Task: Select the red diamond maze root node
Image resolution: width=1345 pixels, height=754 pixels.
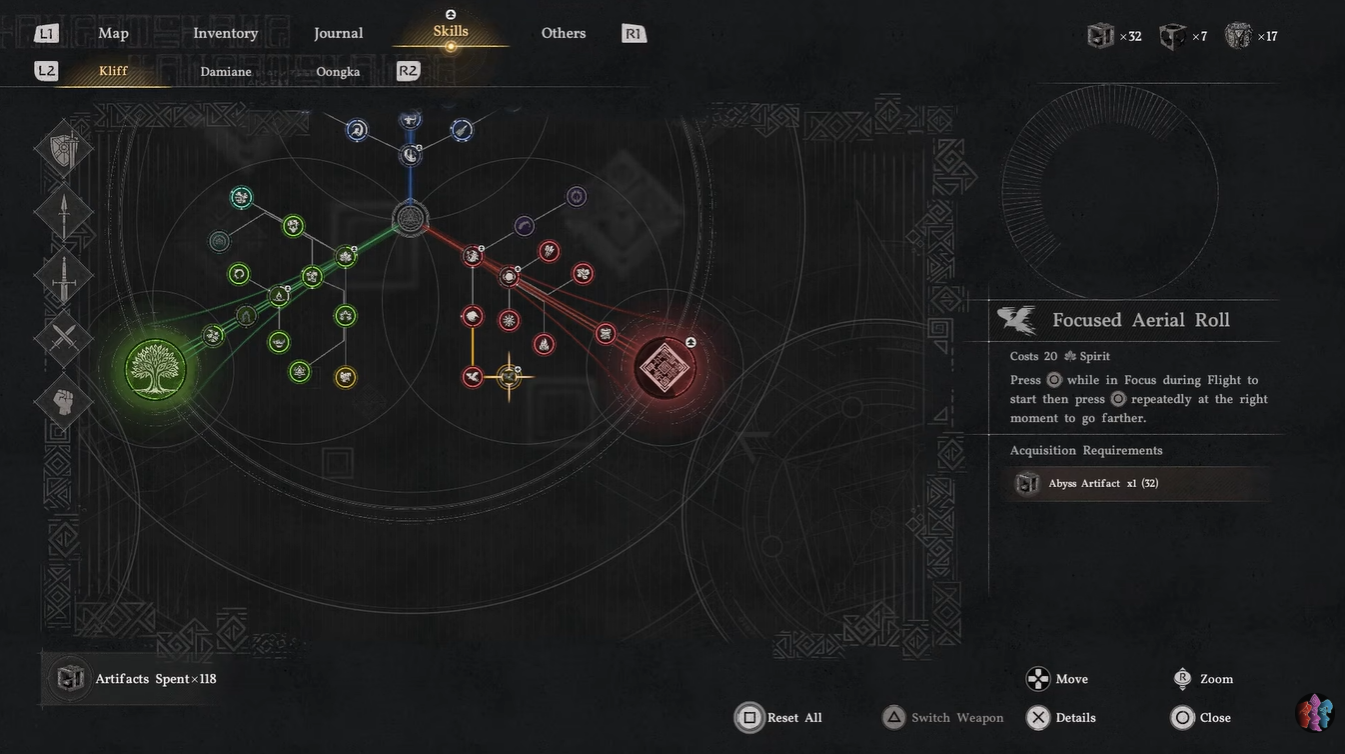Action: tap(664, 368)
